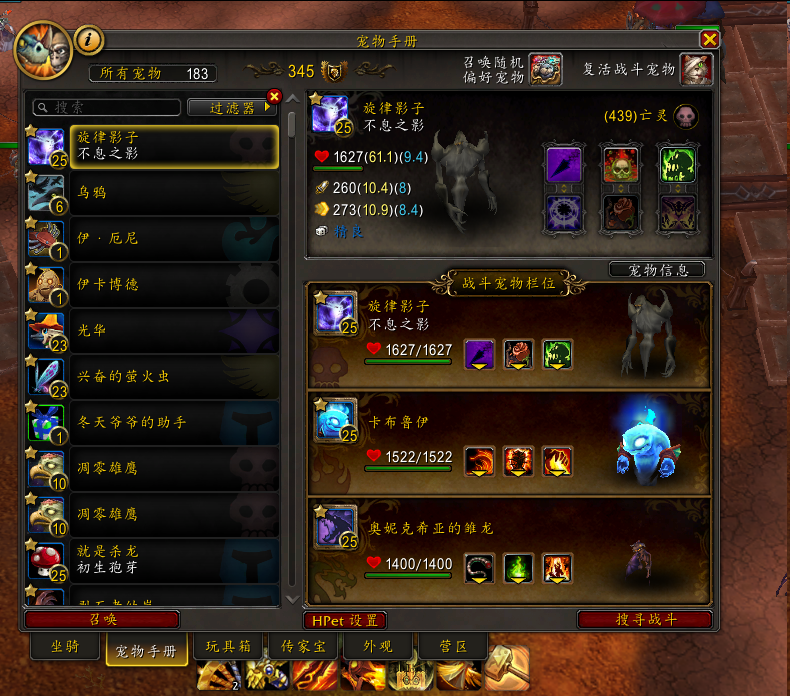
Task: Close the pet journal window
Action: point(709,40)
